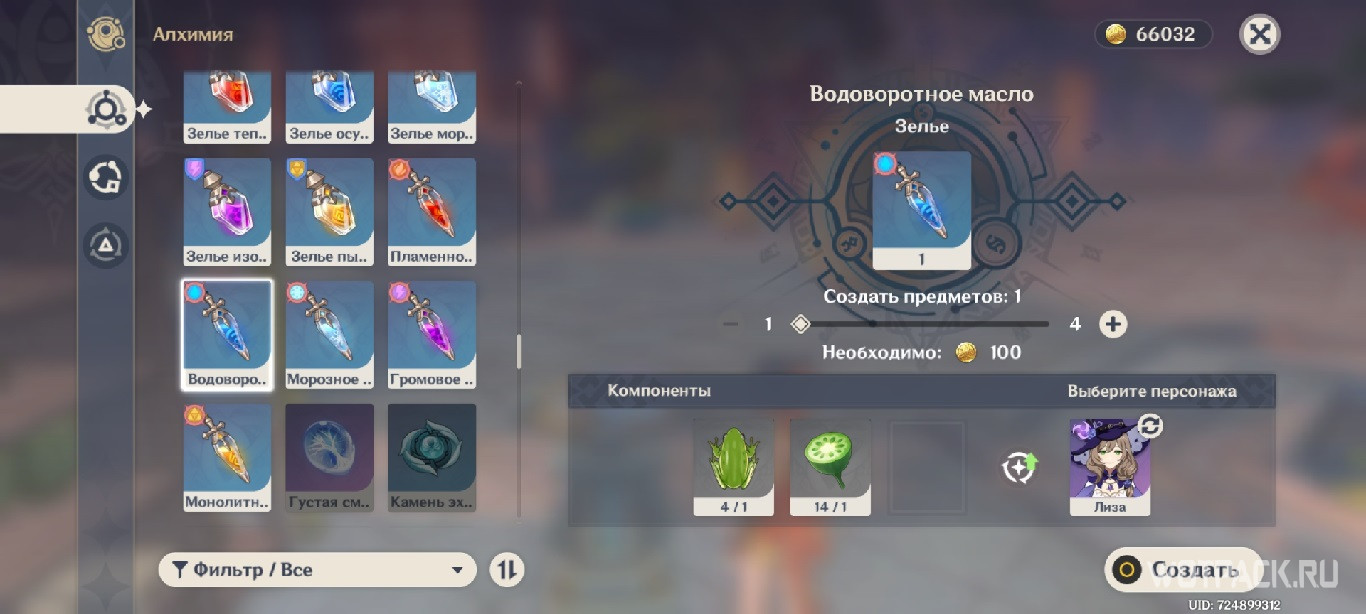The width and height of the screenshot is (1366, 614).
Task: Select the Монолитное масло recipe
Action: (x=228, y=457)
